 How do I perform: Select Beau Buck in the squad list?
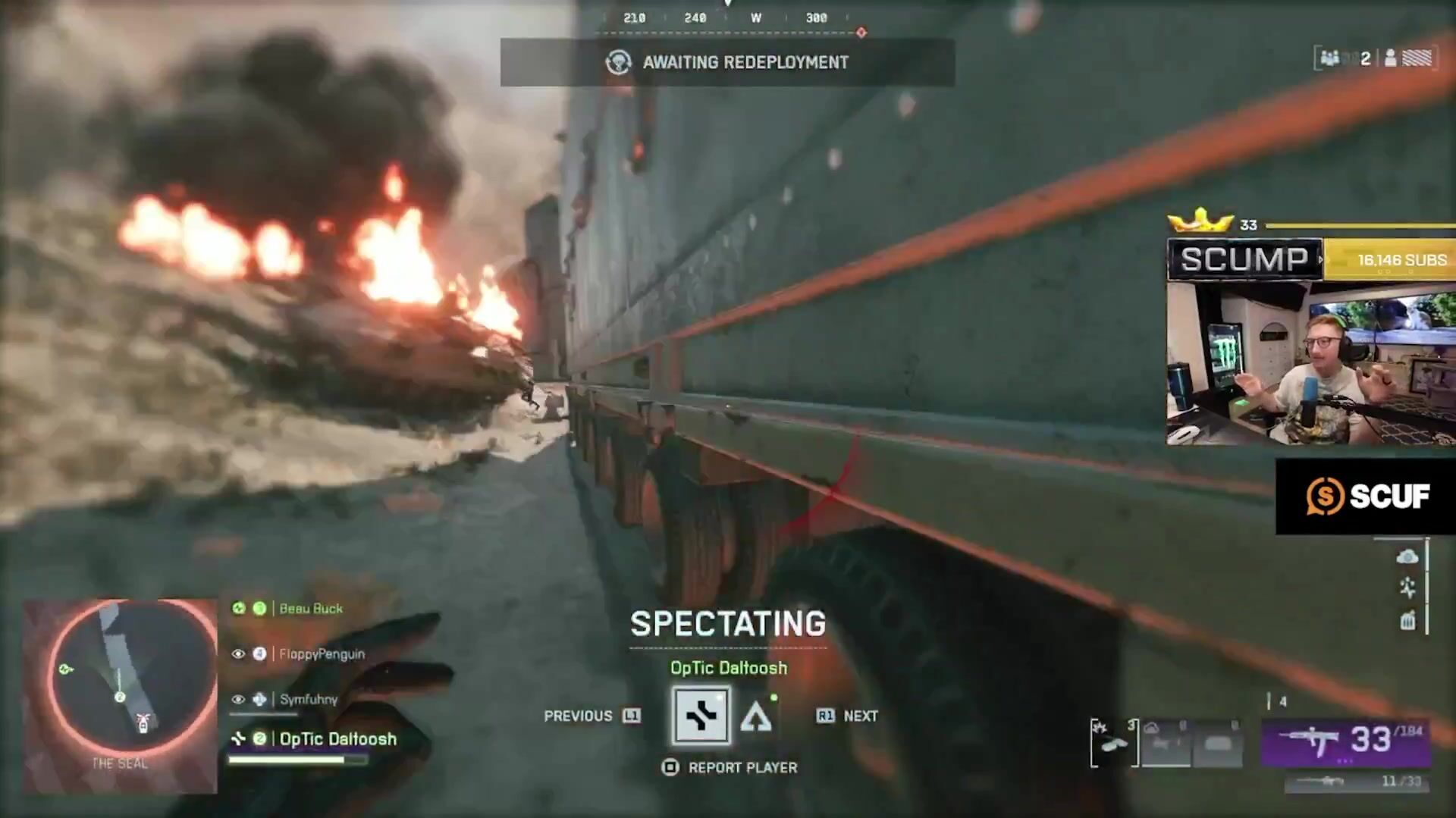(x=310, y=608)
